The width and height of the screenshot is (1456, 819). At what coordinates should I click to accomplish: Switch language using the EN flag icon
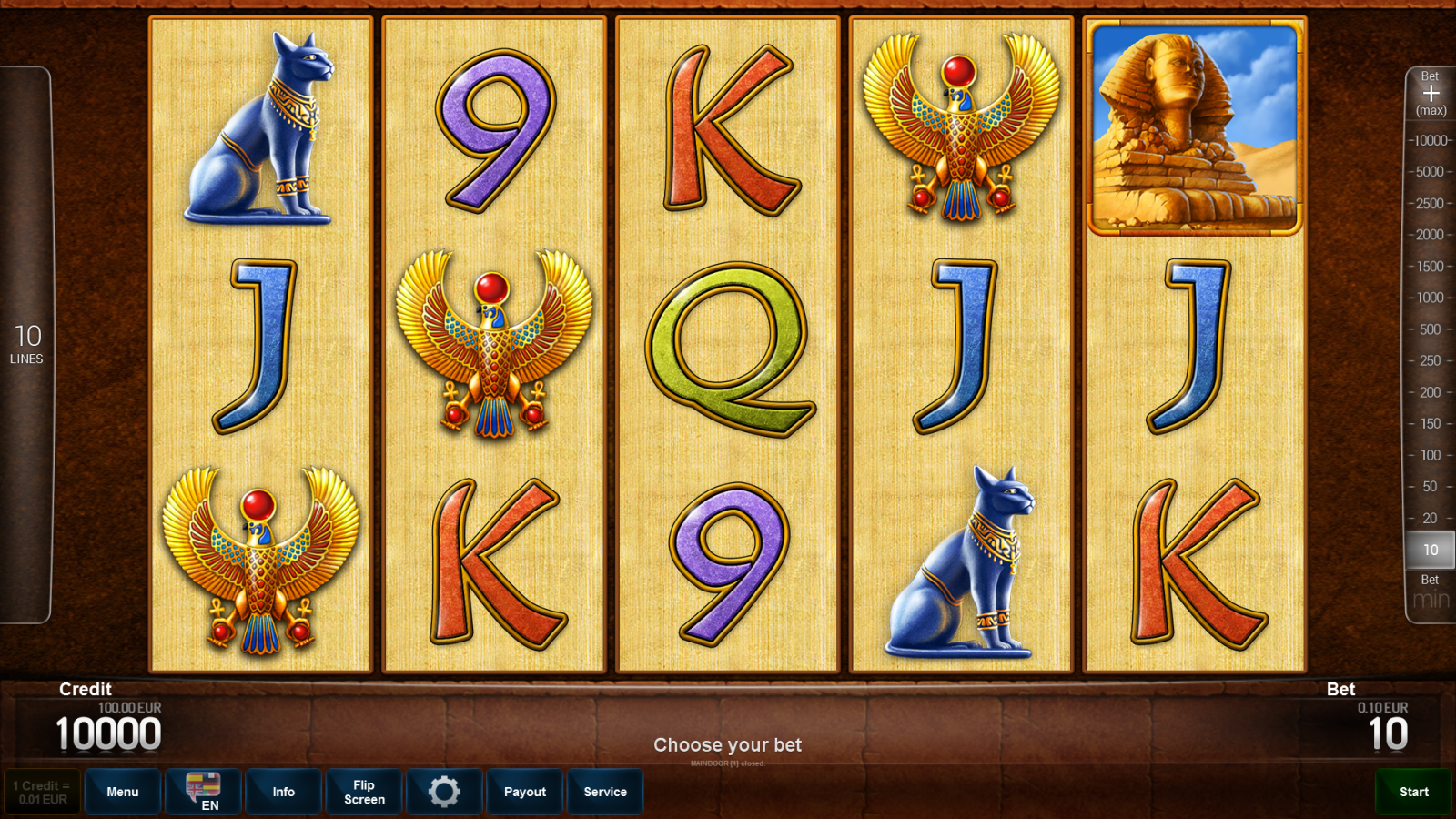point(202,792)
